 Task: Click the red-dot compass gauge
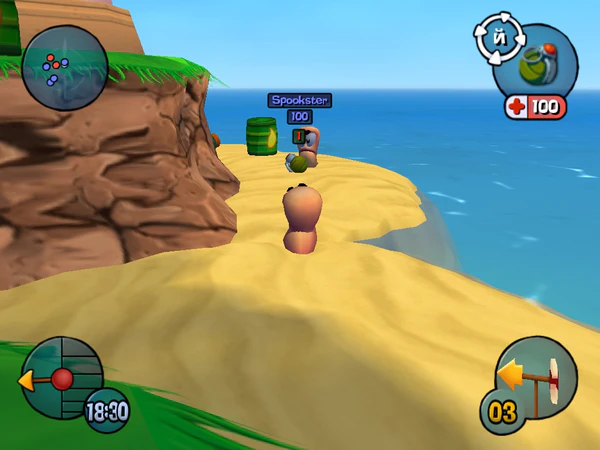tap(62, 377)
